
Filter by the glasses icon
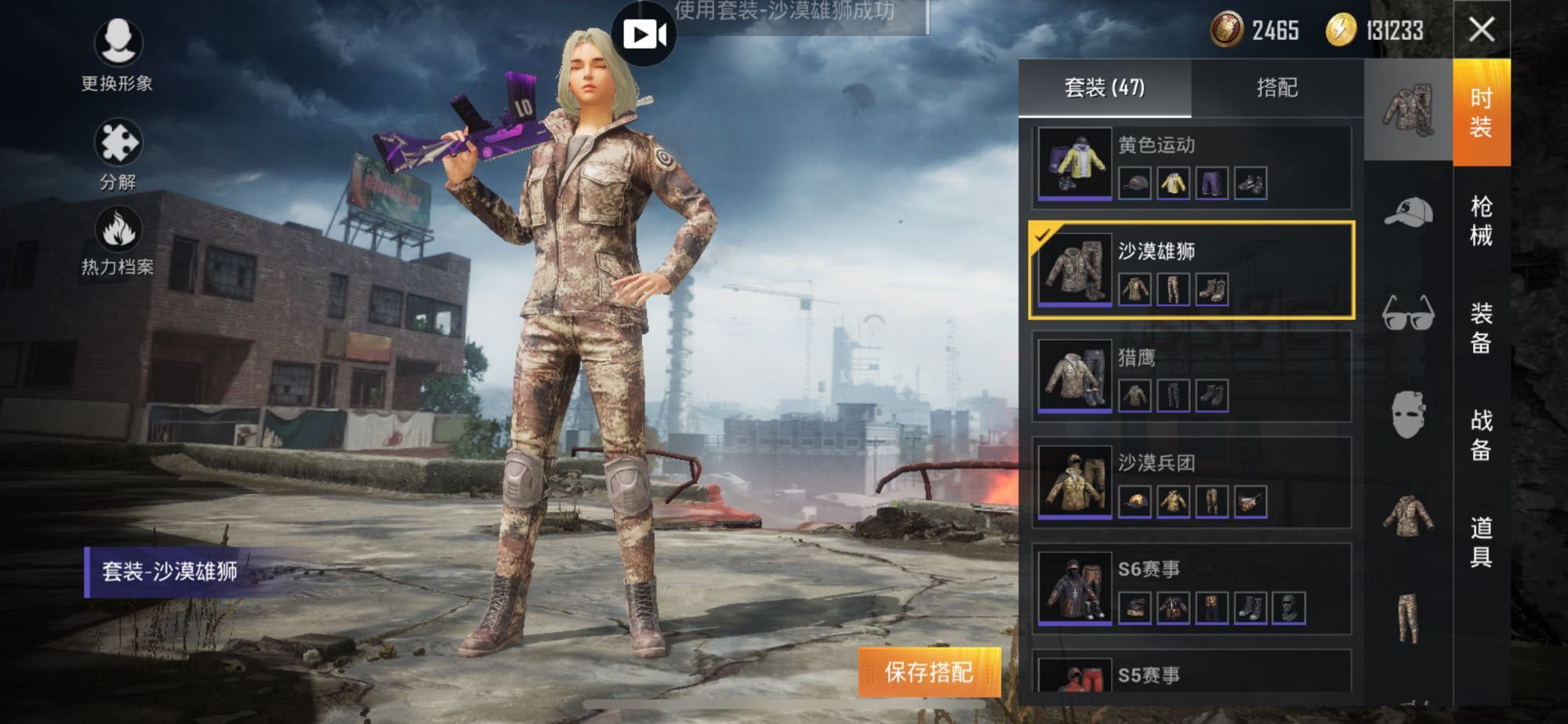coord(1408,314)
